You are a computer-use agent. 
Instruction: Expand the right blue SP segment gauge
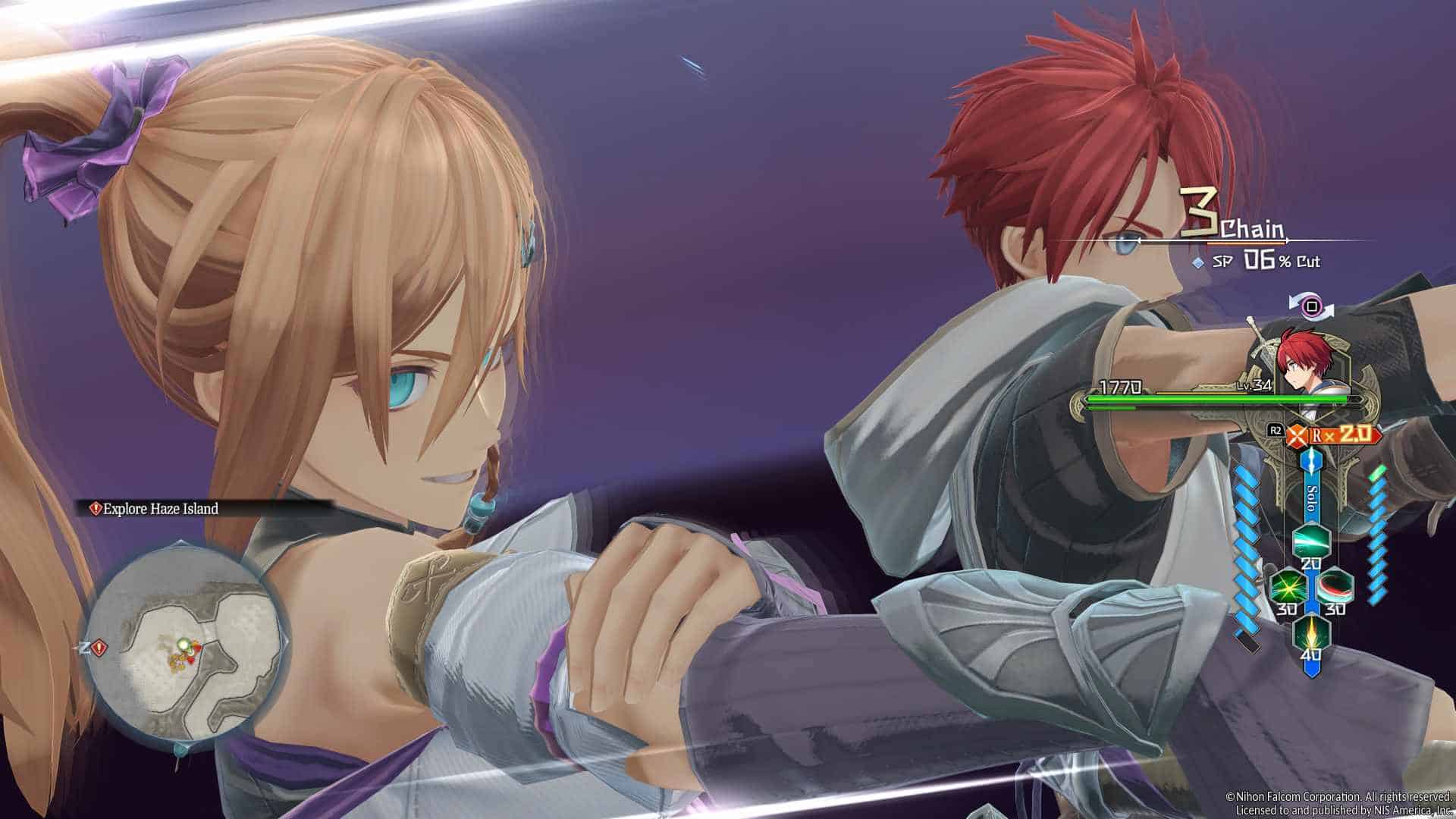point(1378,534)
